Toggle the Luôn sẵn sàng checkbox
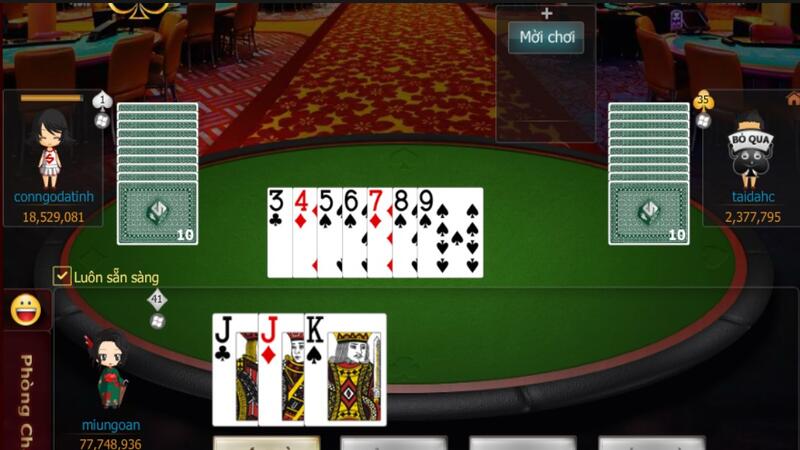Viewport: 800px width, 450px height. pos(62,276)
